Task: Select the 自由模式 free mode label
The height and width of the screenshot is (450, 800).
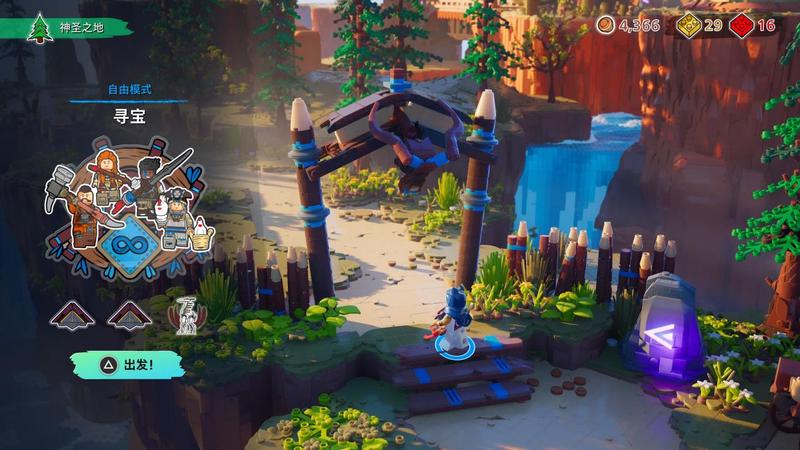Action: [x=128, y=90]
